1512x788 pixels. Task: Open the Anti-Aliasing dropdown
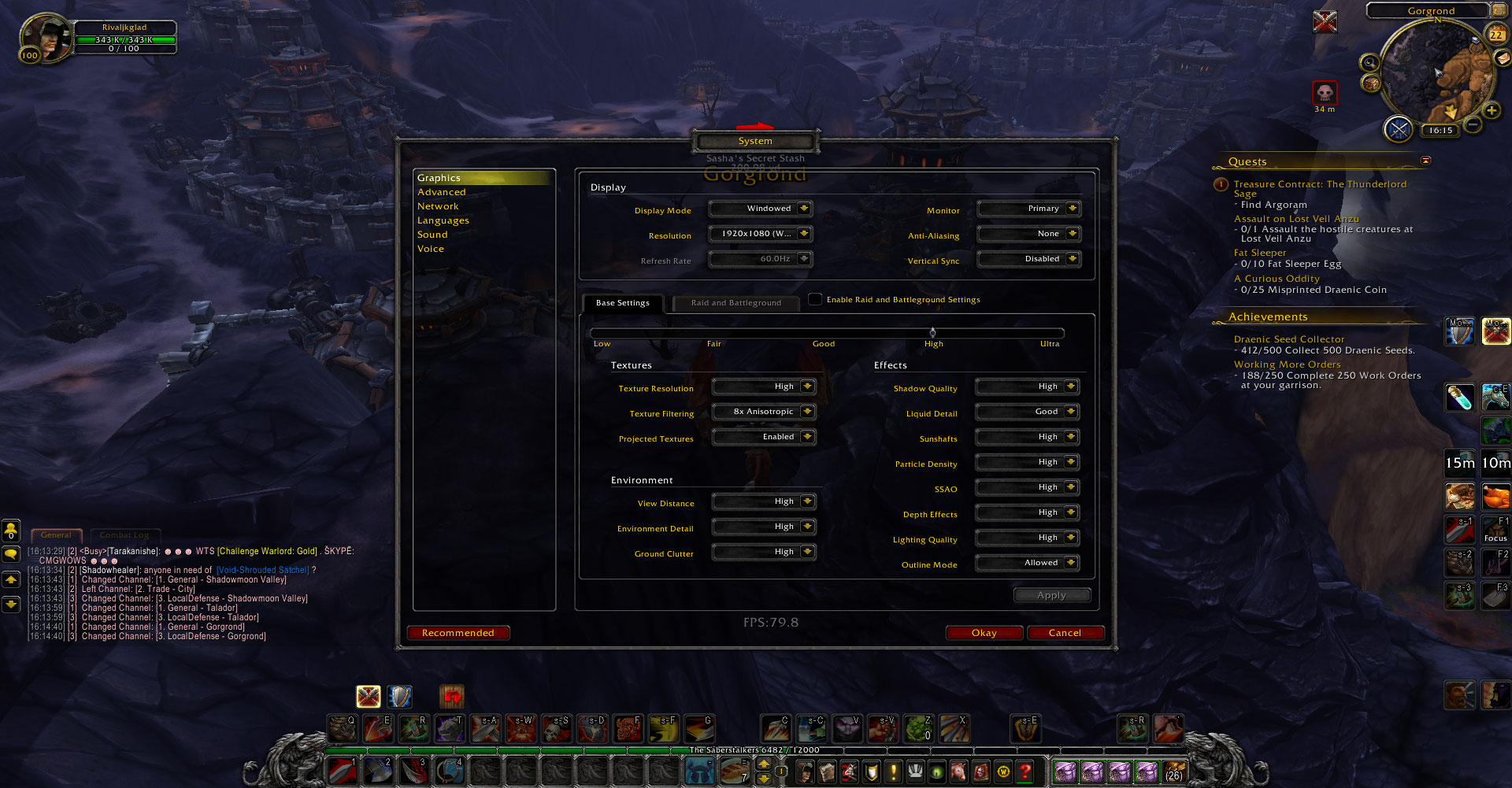[1028, 234]
